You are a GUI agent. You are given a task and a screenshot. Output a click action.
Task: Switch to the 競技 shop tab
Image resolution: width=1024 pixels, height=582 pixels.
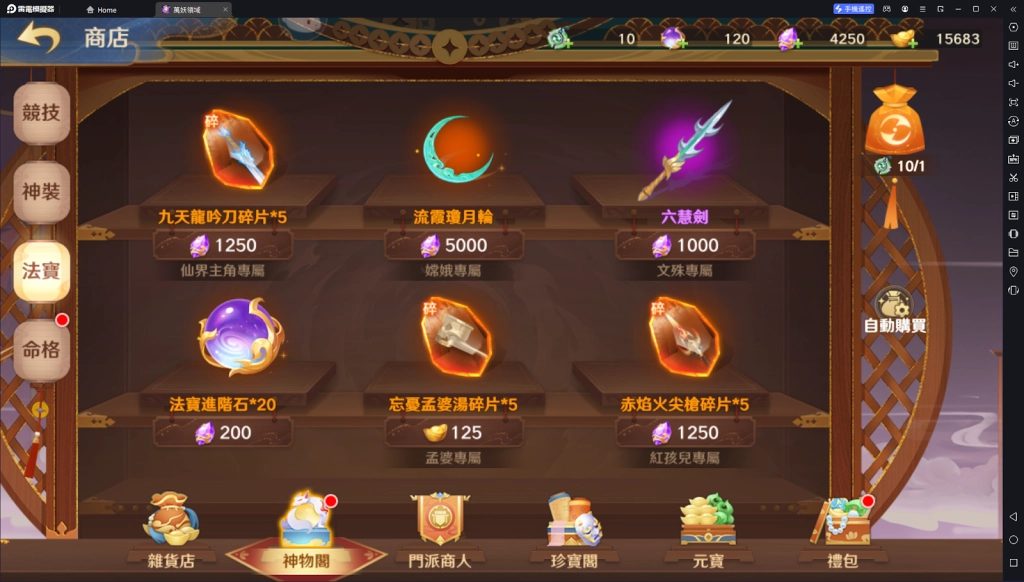(41, 113)
